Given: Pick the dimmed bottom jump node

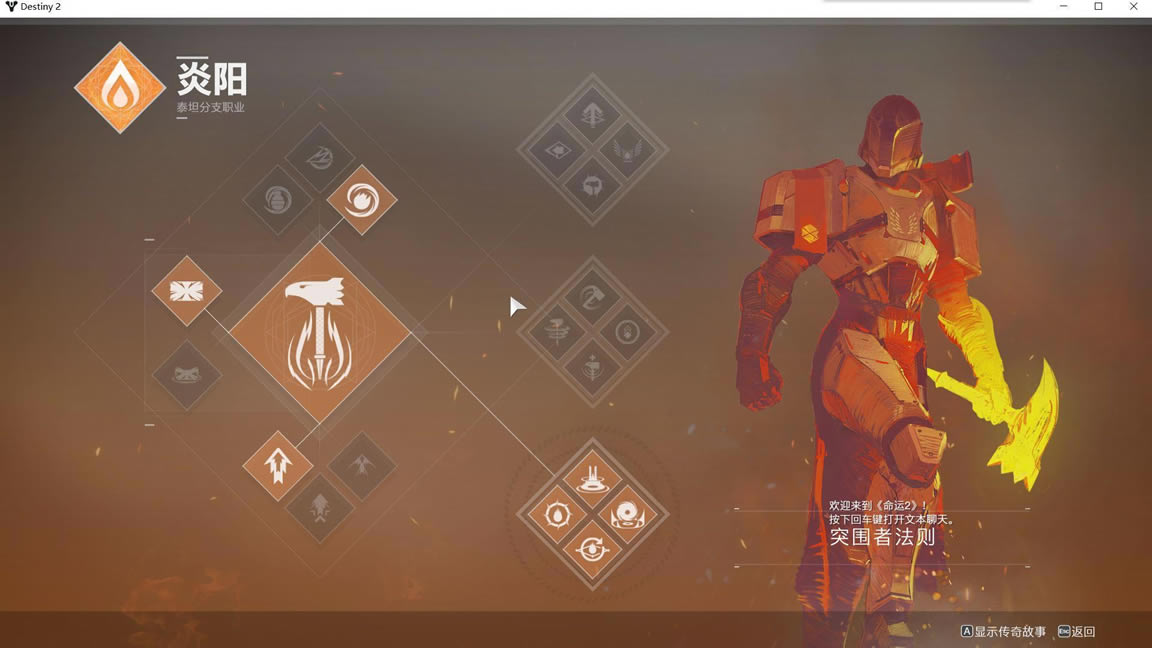Looking at the screenshot, I should (x=320, y=507).
